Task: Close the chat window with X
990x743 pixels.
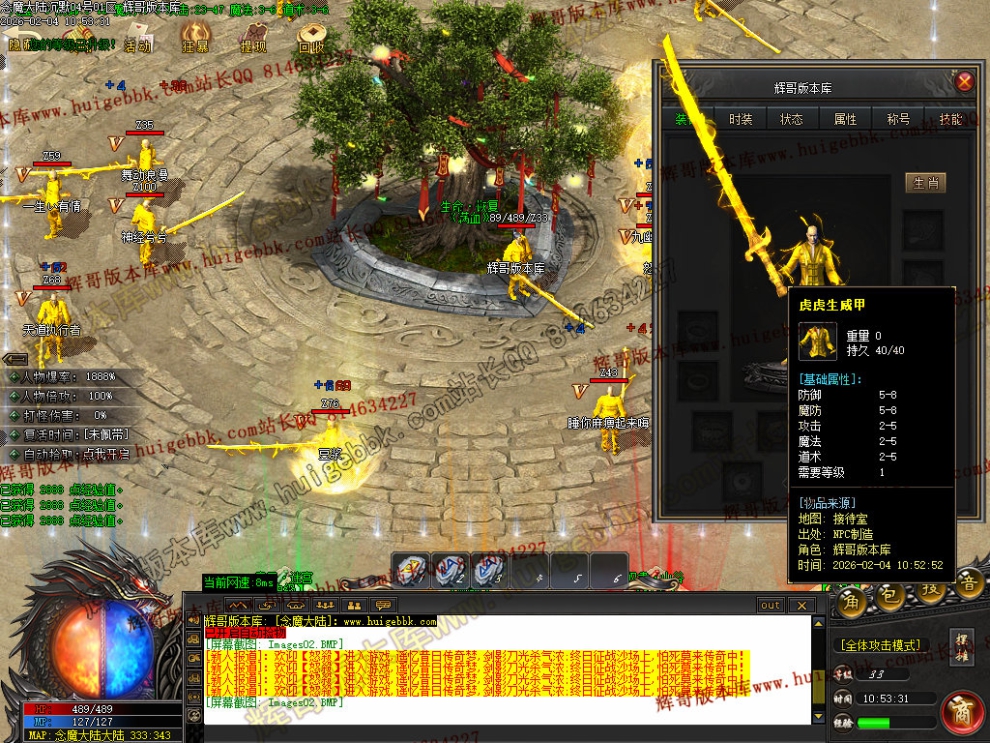Action: (x=800, y=605)
